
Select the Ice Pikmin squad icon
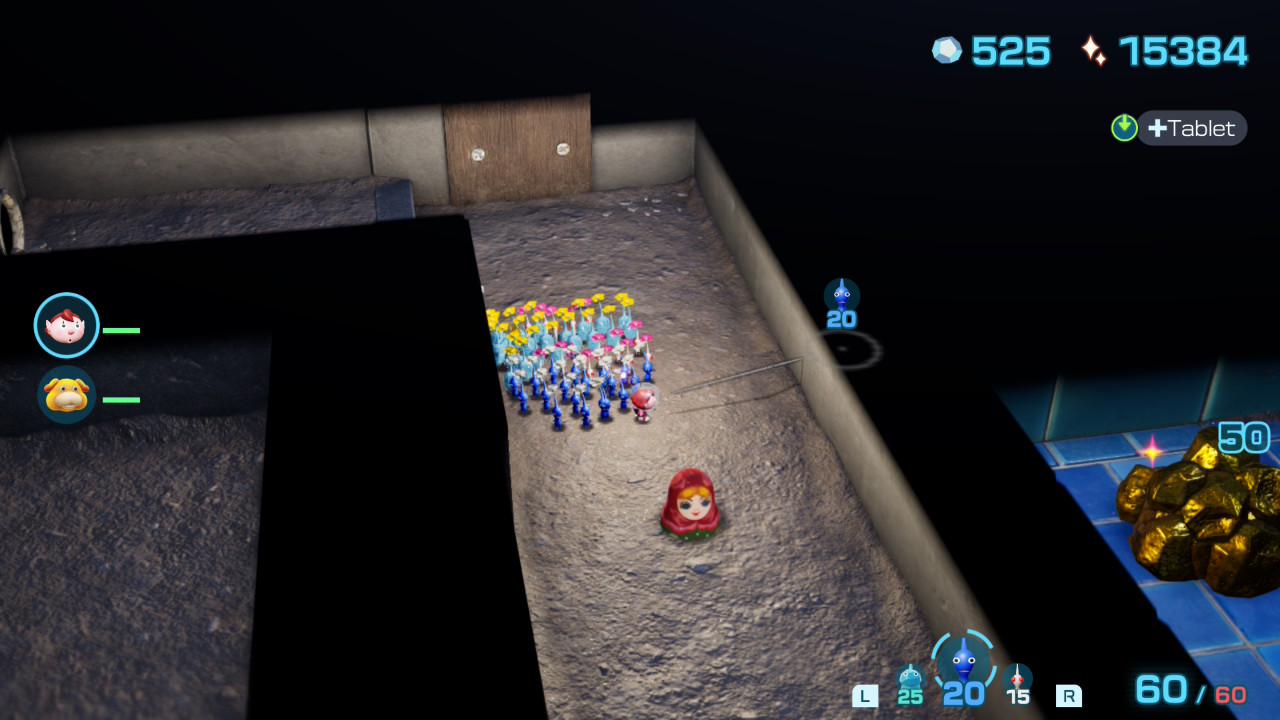click(x=909, y=679)
